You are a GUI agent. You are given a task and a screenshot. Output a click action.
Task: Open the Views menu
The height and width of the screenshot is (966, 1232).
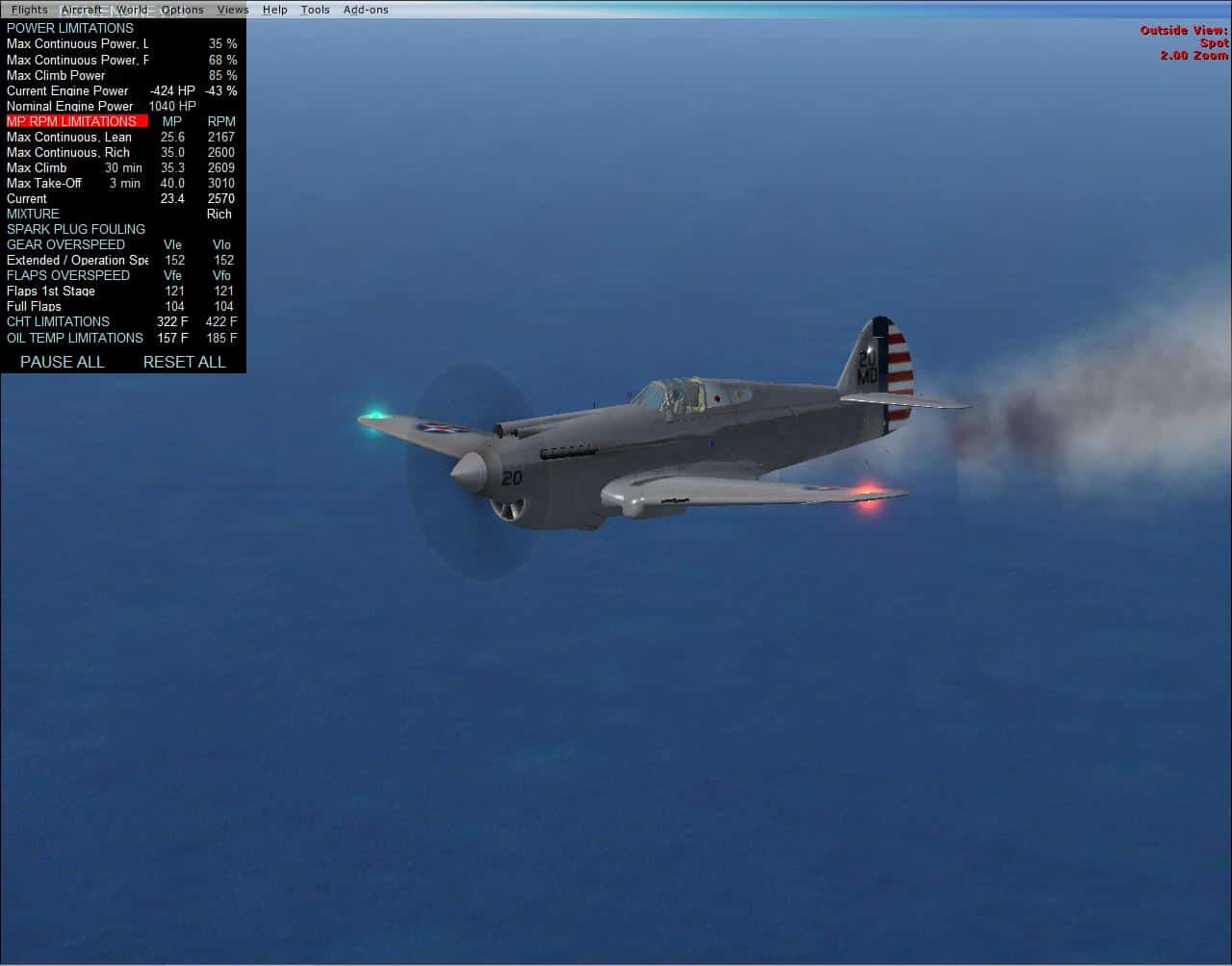click(x=233, y=10)
